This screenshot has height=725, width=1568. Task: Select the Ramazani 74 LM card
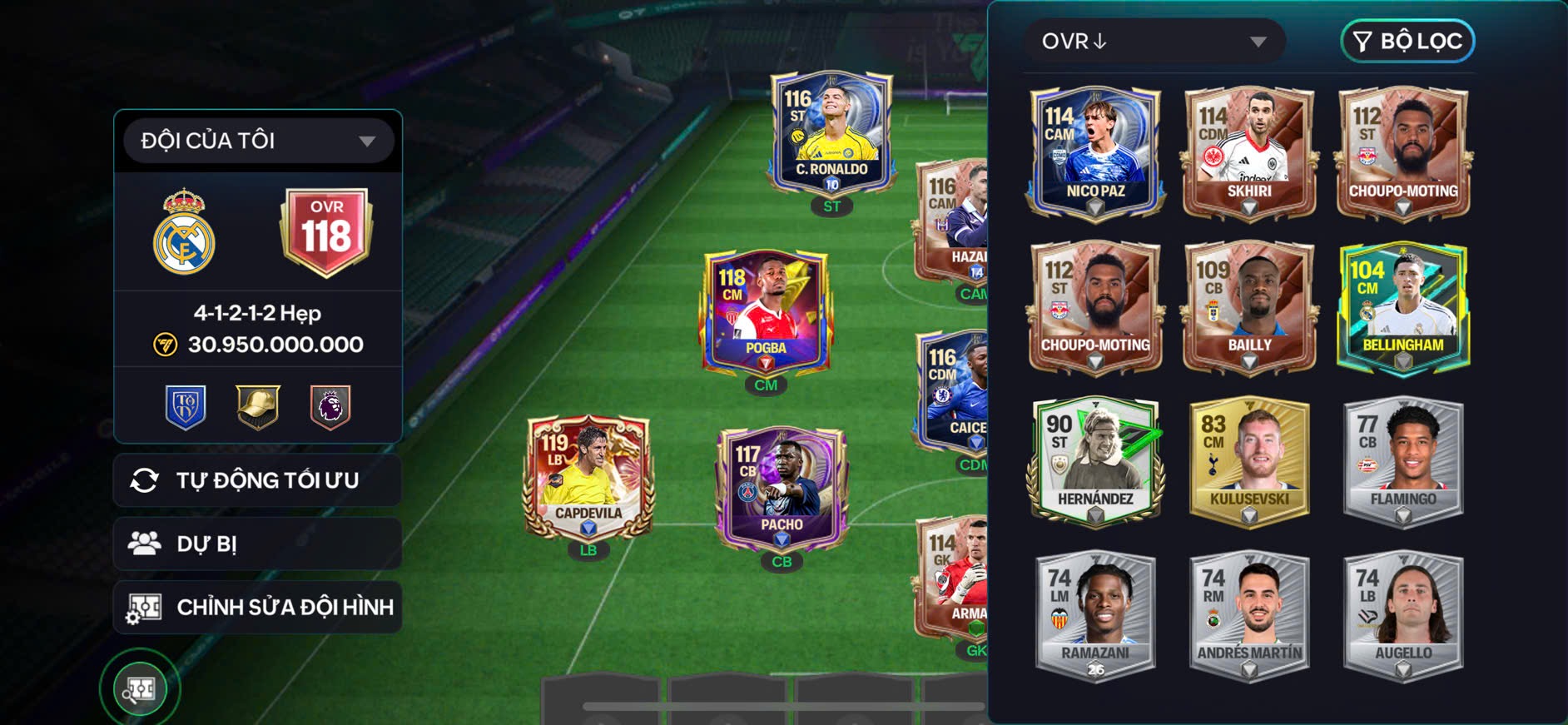coord(1095,614)
